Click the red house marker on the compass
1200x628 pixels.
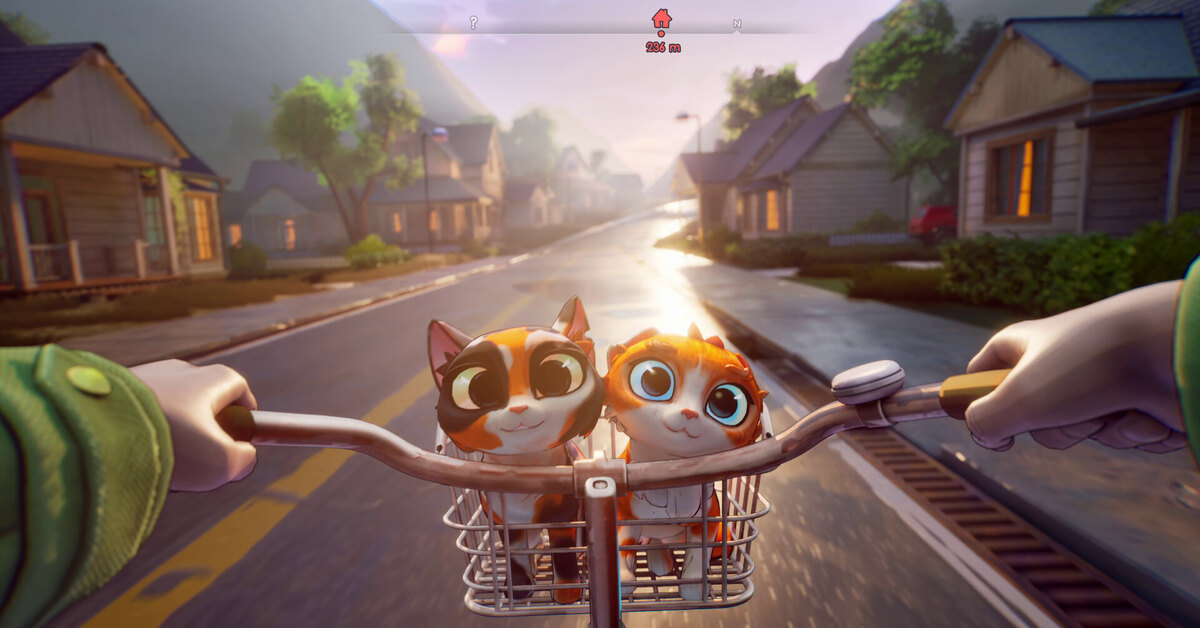pyautogui.click(x=661, y=18)
